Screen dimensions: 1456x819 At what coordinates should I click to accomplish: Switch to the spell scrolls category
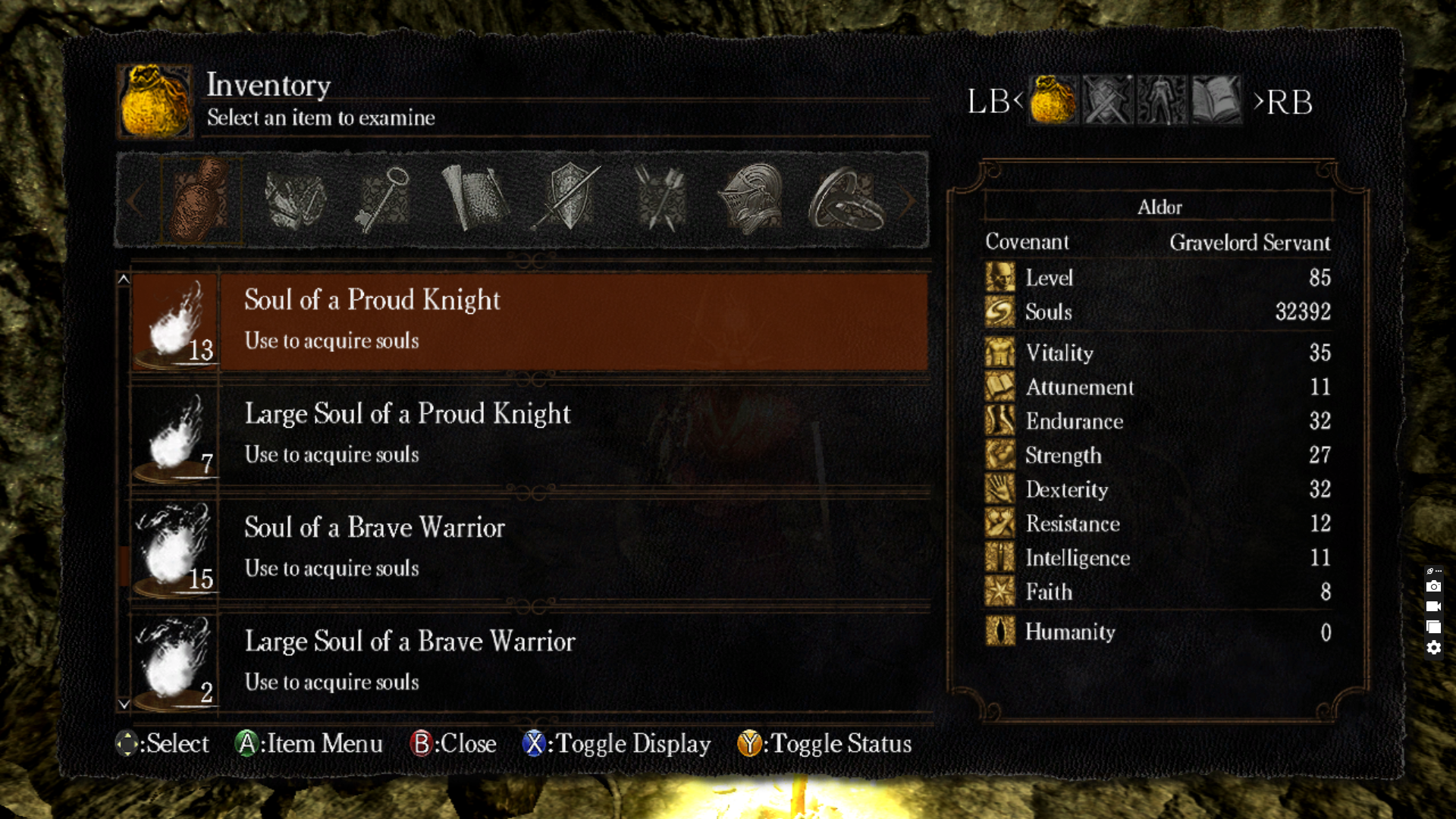[475, 200]
